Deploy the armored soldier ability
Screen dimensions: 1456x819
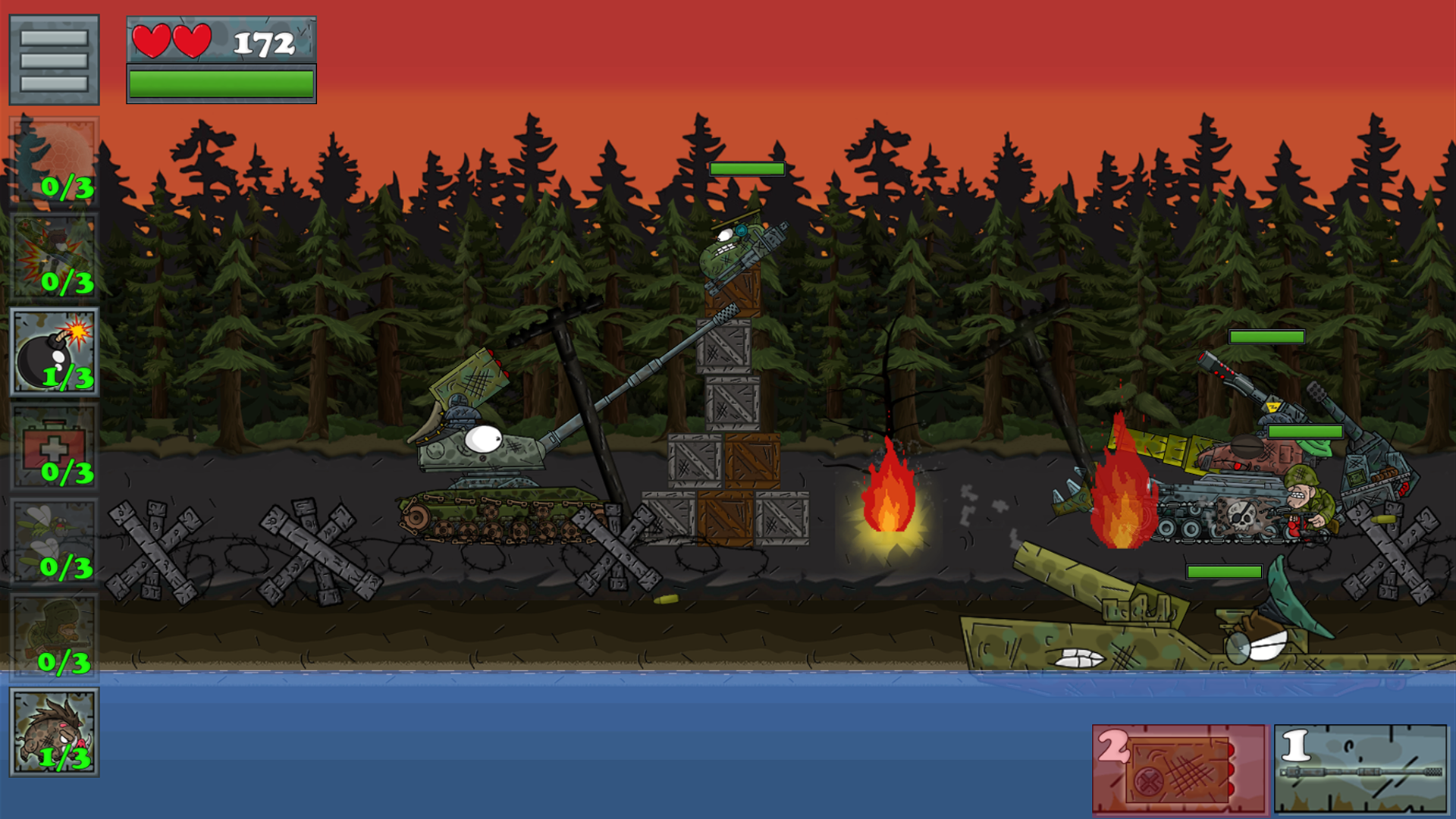55,629
